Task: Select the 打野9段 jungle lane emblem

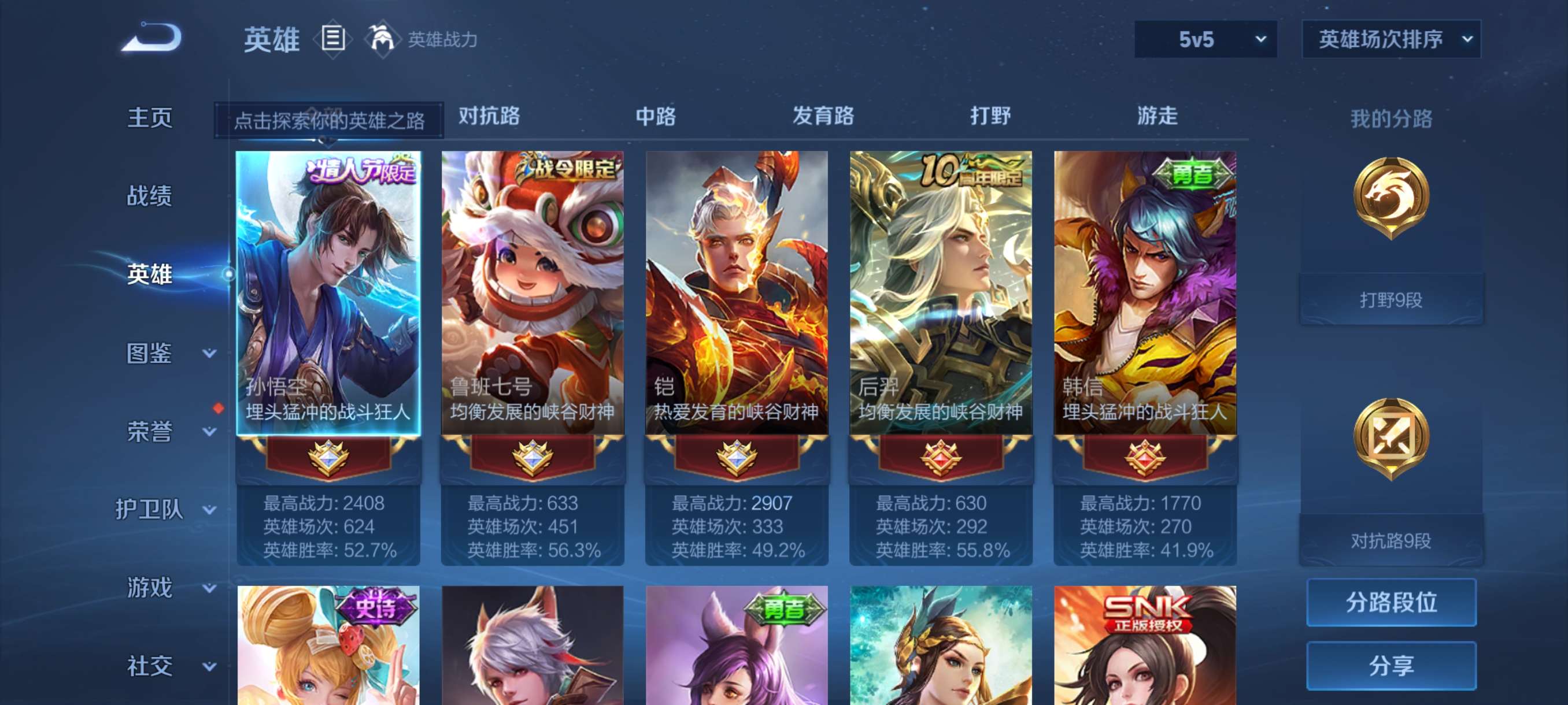Action: [1394, 234]
